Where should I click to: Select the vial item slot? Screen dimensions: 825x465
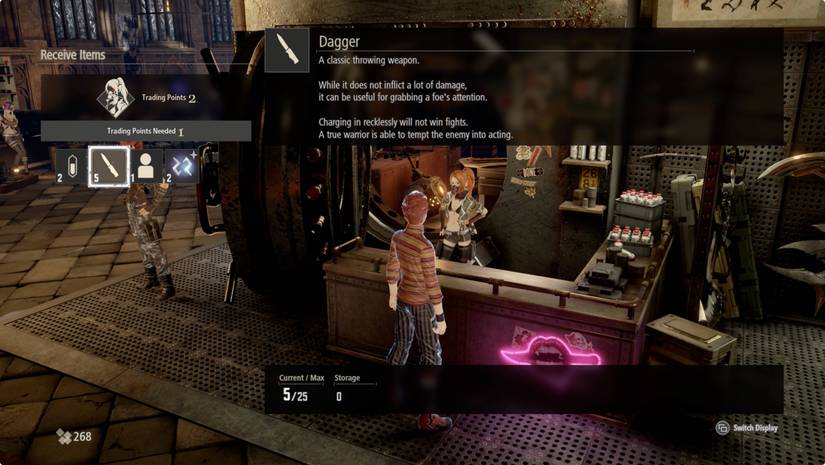pos(71,165)
